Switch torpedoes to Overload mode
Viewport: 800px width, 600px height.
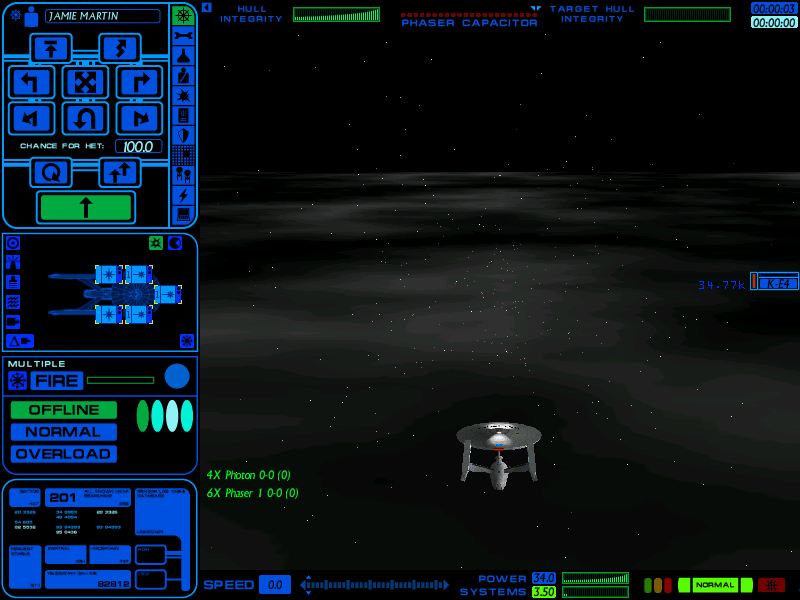point(64,454)
